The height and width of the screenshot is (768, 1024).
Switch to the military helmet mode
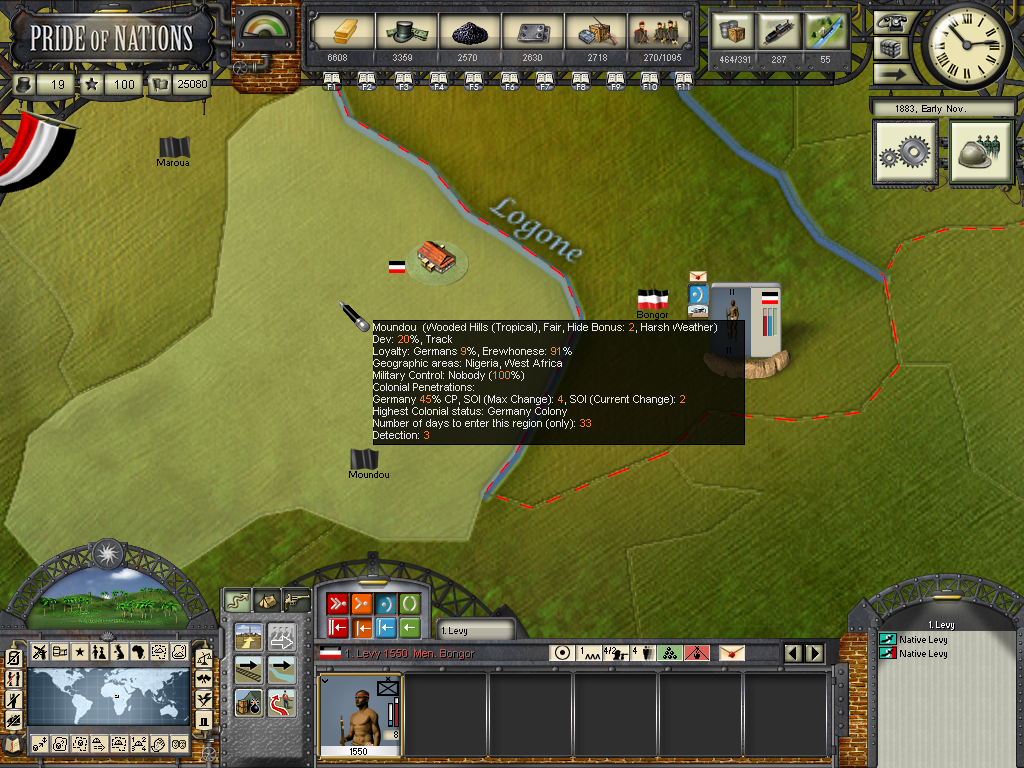coord(982,152)
